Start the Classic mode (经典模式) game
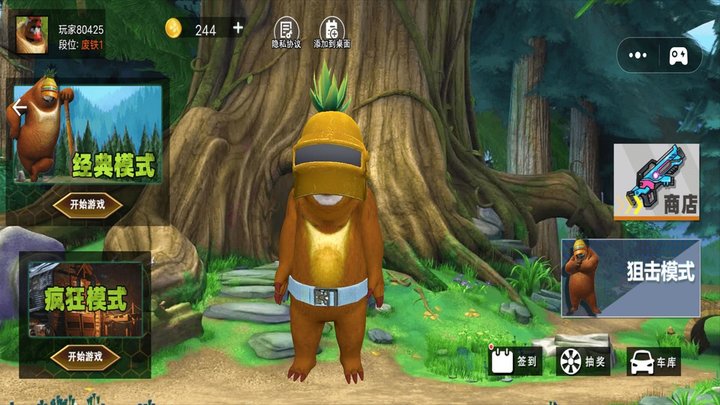 pyautogui.click(x=86, y=205)
